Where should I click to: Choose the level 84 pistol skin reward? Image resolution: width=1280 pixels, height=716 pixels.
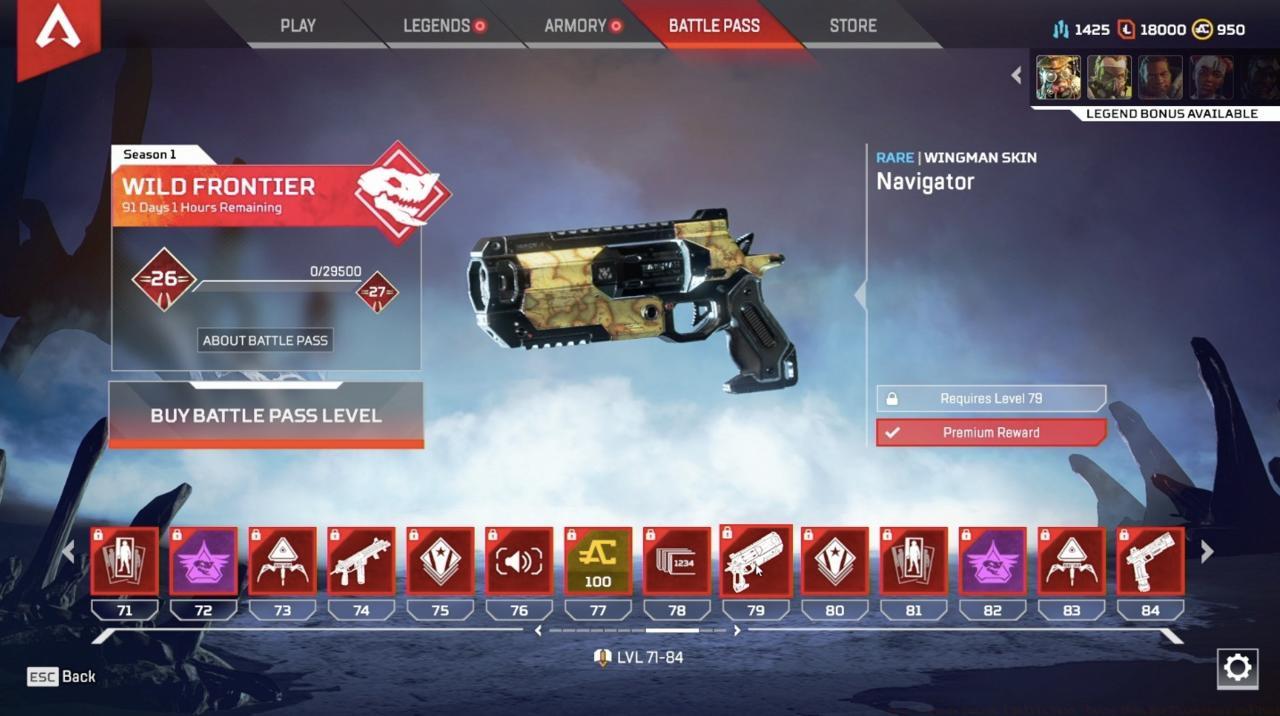point(1151,562)
